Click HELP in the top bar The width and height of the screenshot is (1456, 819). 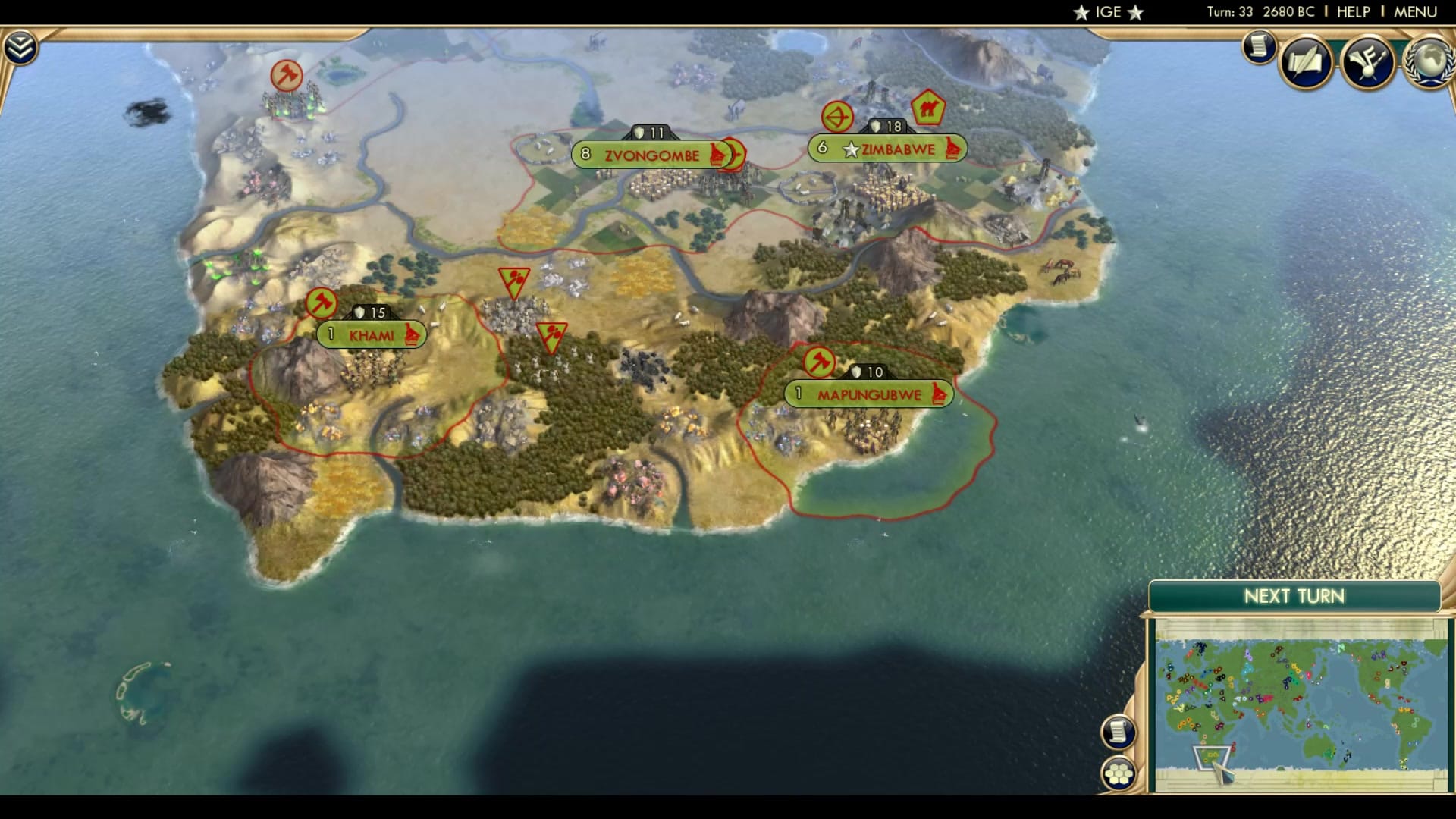point(1353,11)
